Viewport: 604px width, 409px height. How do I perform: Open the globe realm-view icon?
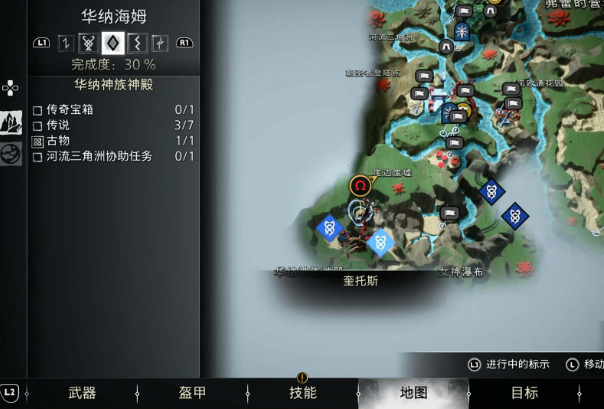(x=12, y=154)
